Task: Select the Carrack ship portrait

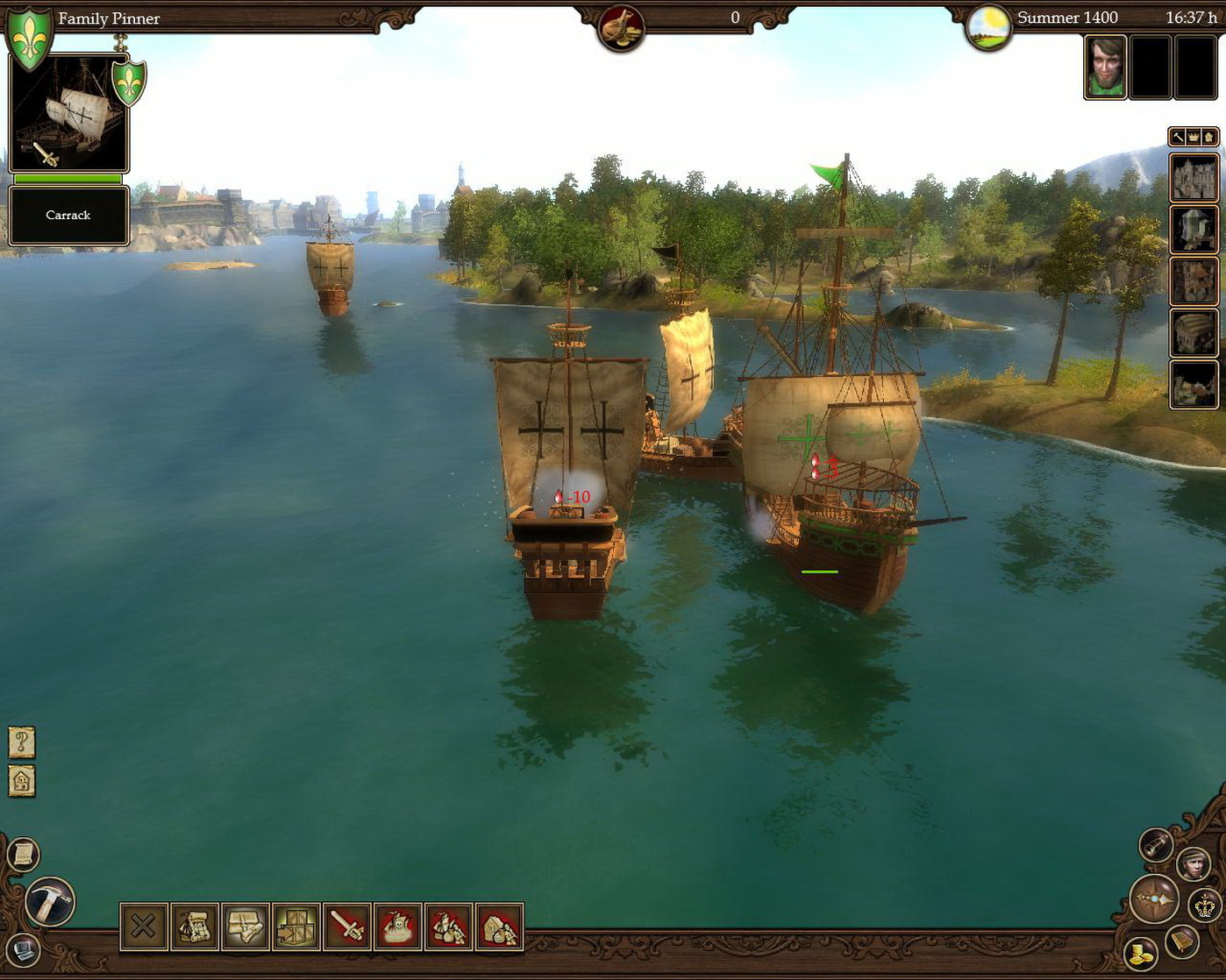Action: (x=68, y=114)
